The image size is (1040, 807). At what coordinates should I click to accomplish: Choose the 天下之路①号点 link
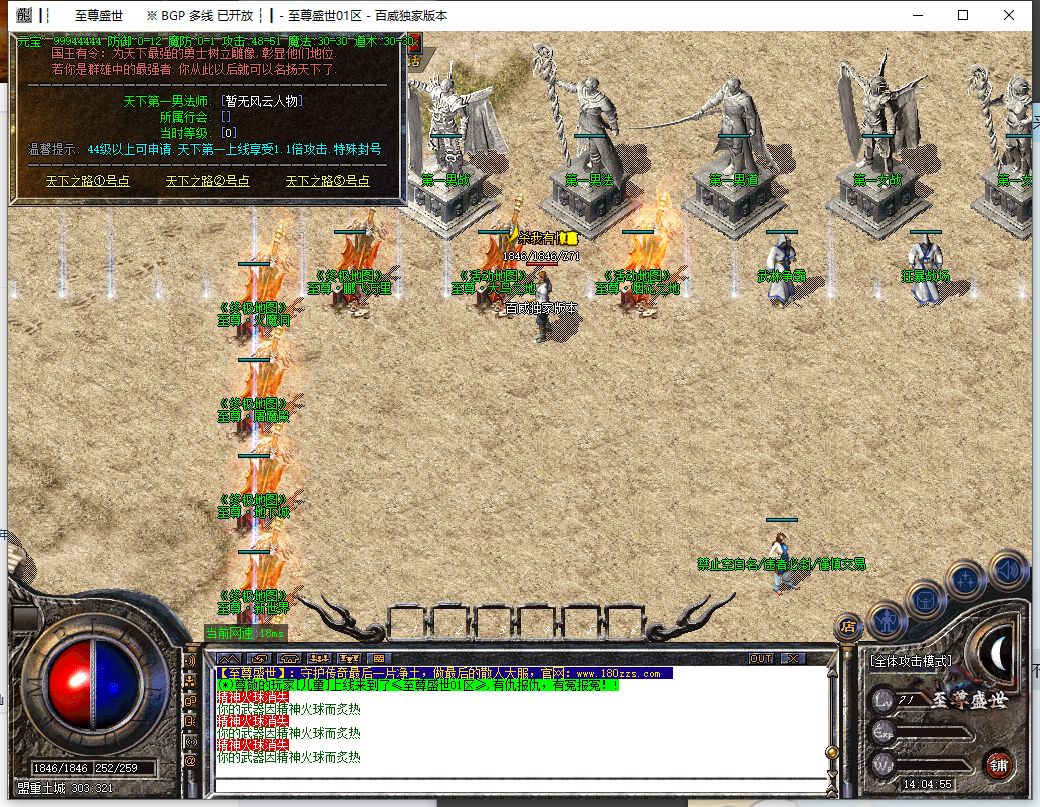tap(88, 181)
